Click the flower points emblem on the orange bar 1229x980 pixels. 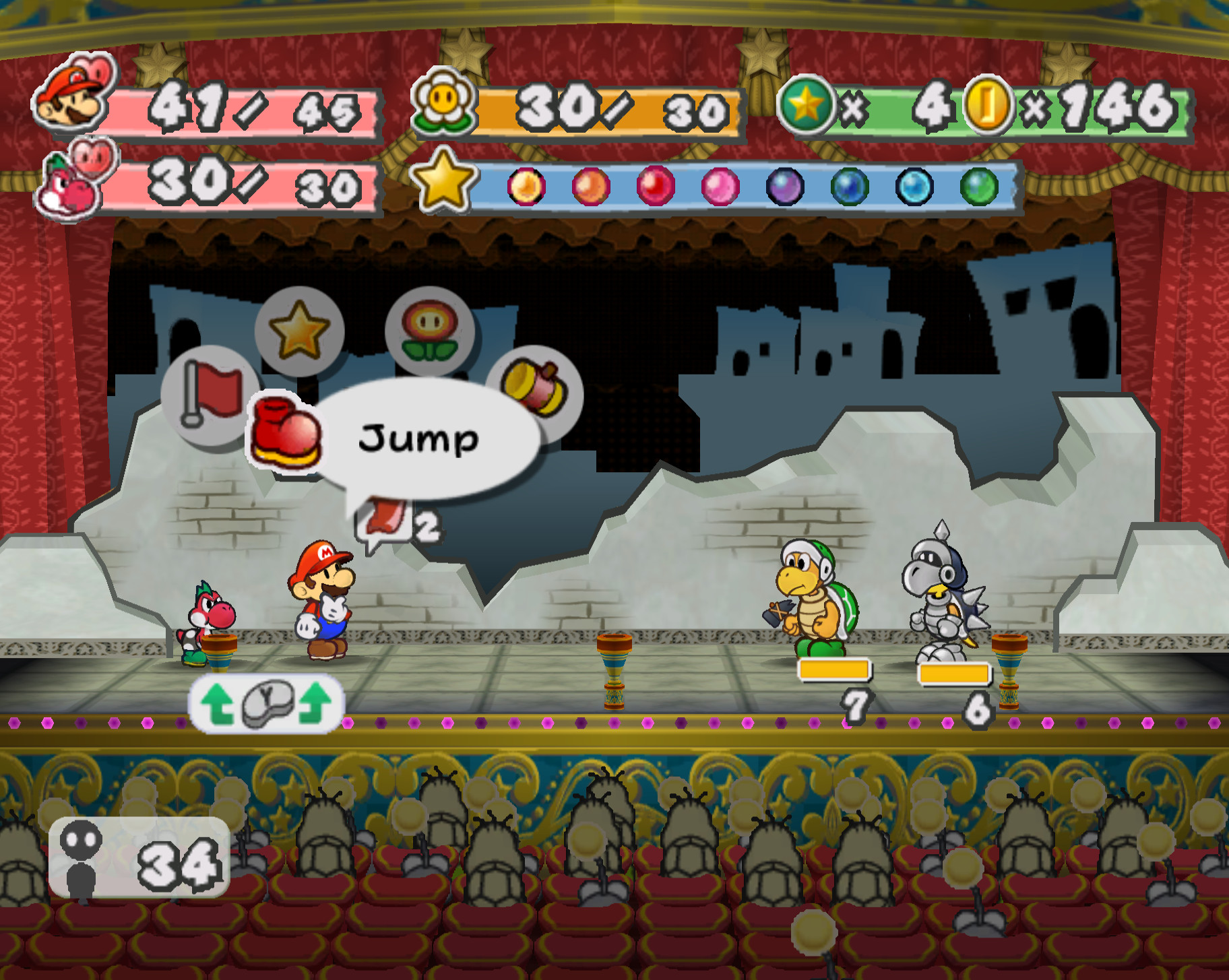(442, 104)
